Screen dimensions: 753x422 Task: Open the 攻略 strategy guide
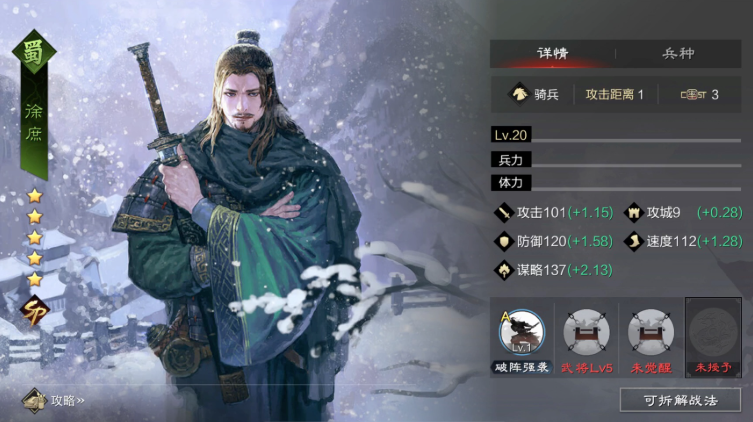tap(55, 400)
